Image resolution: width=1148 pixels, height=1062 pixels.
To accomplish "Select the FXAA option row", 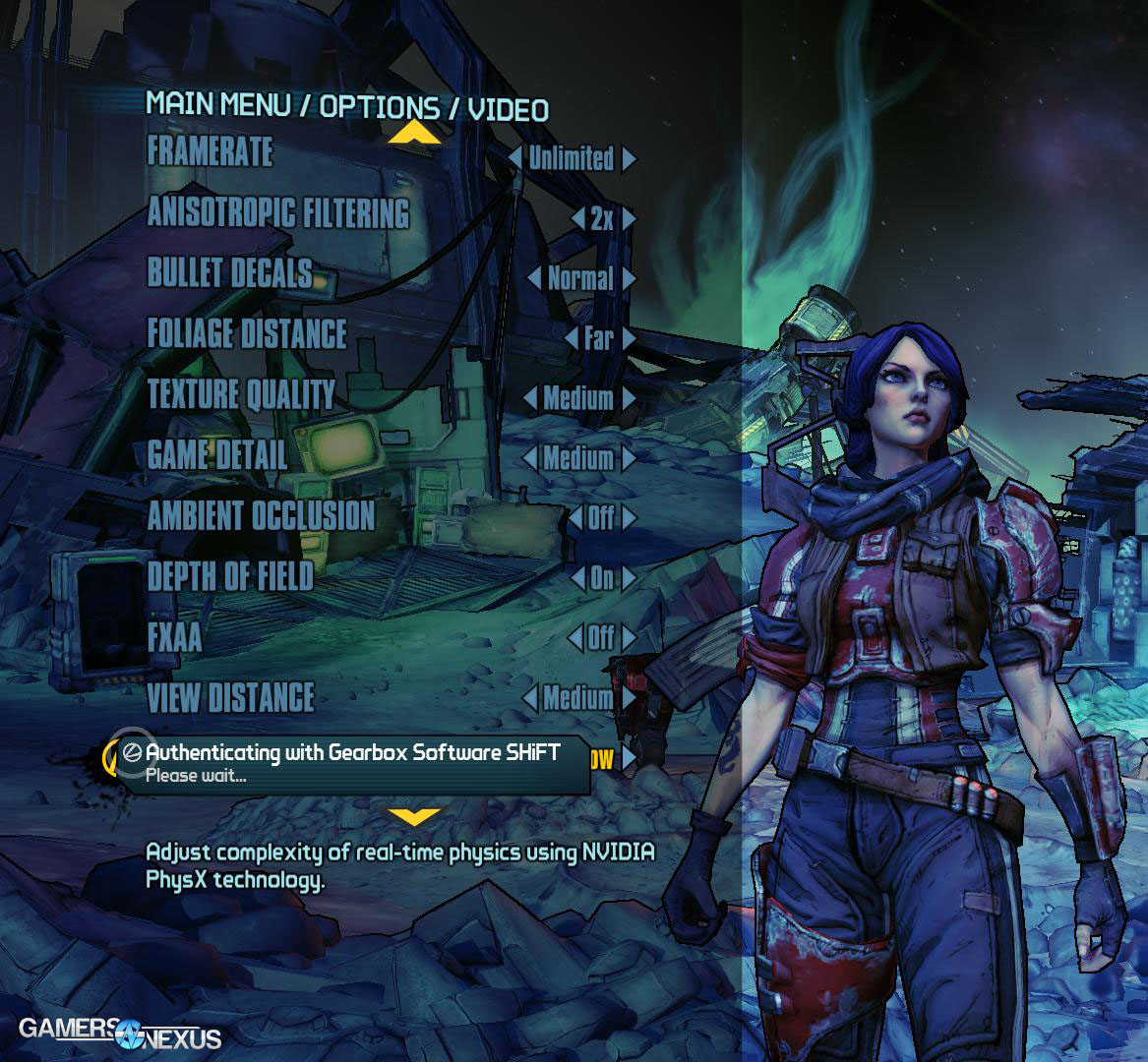I will [x=174, y=636].
